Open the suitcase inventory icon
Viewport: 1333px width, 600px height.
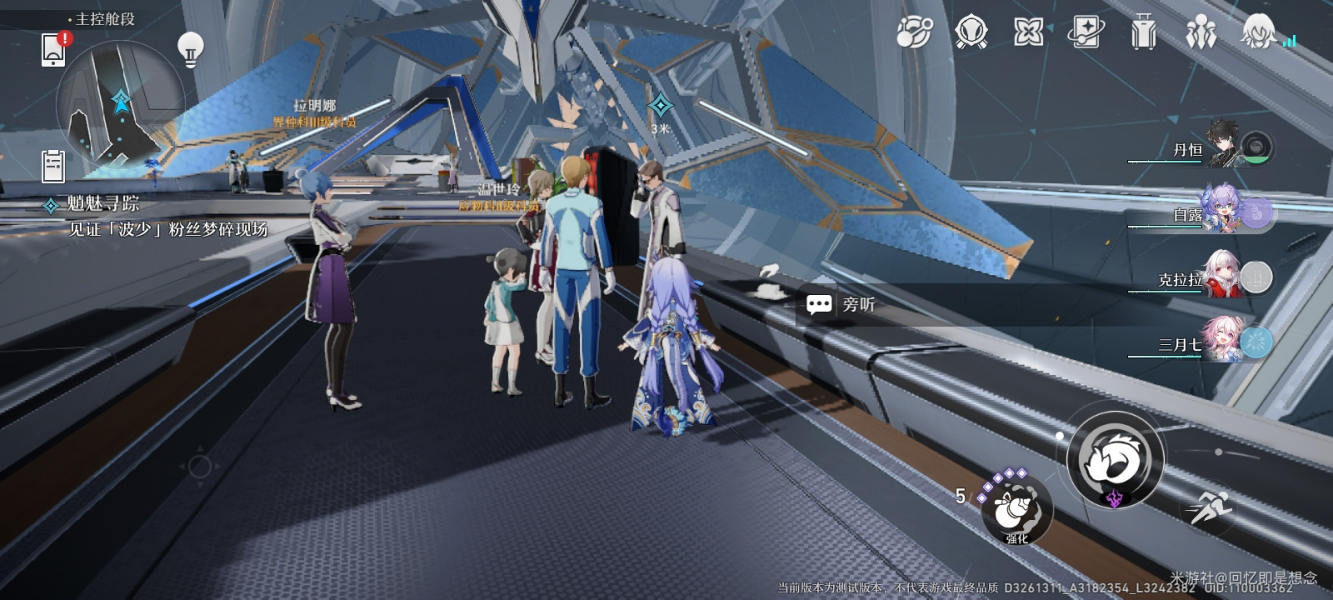[x=1143, y=34]
